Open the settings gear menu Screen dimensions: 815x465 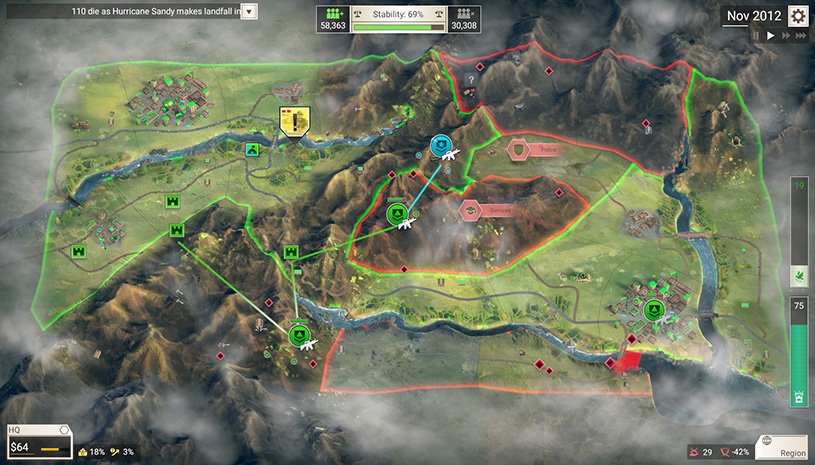[798, 16]
